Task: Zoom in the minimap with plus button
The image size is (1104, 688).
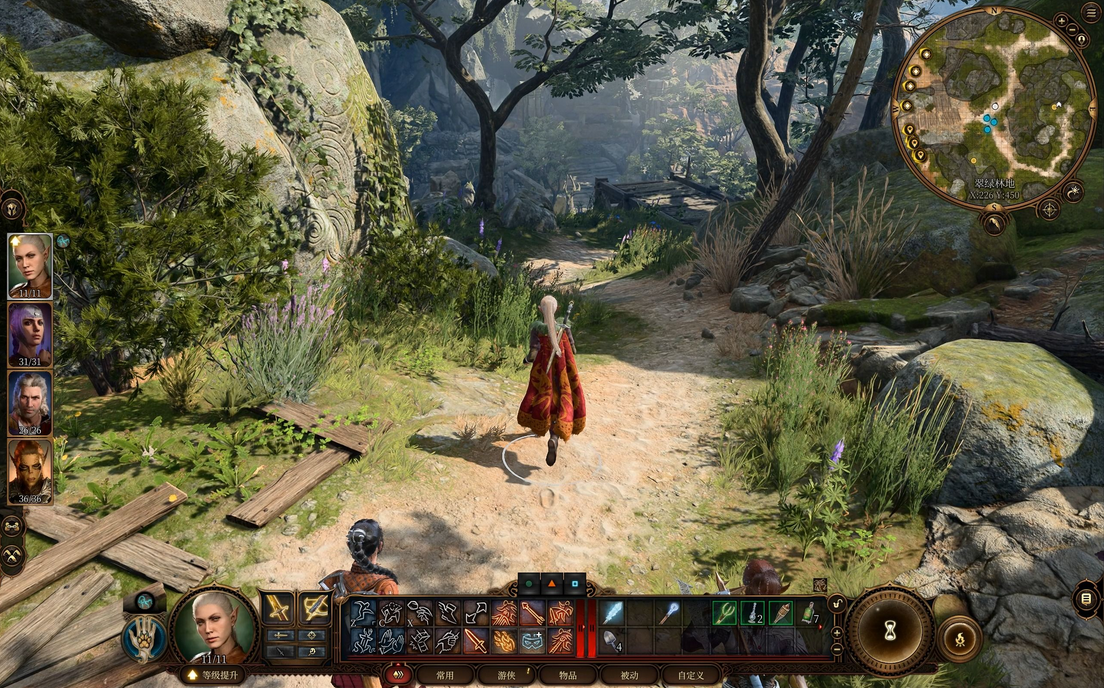Action: pyautogui.click(x=1061, y=20)
